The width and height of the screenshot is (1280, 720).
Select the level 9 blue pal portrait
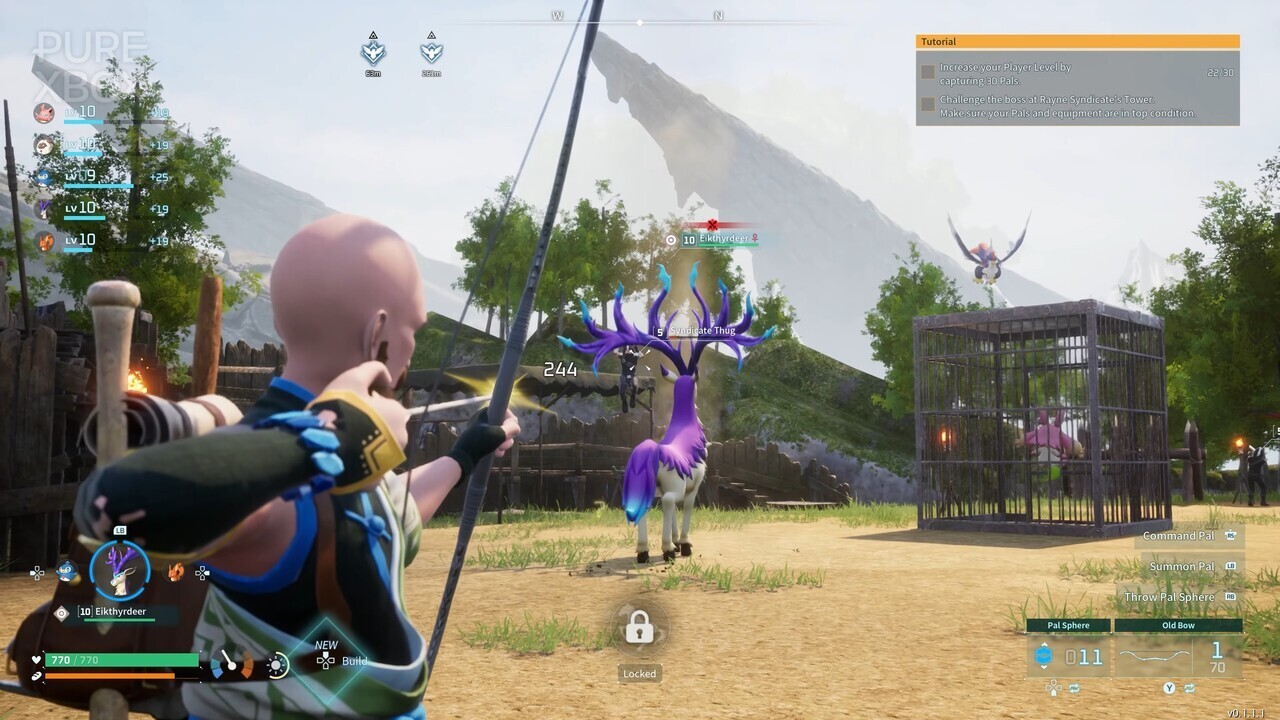[x=44, y=177]
